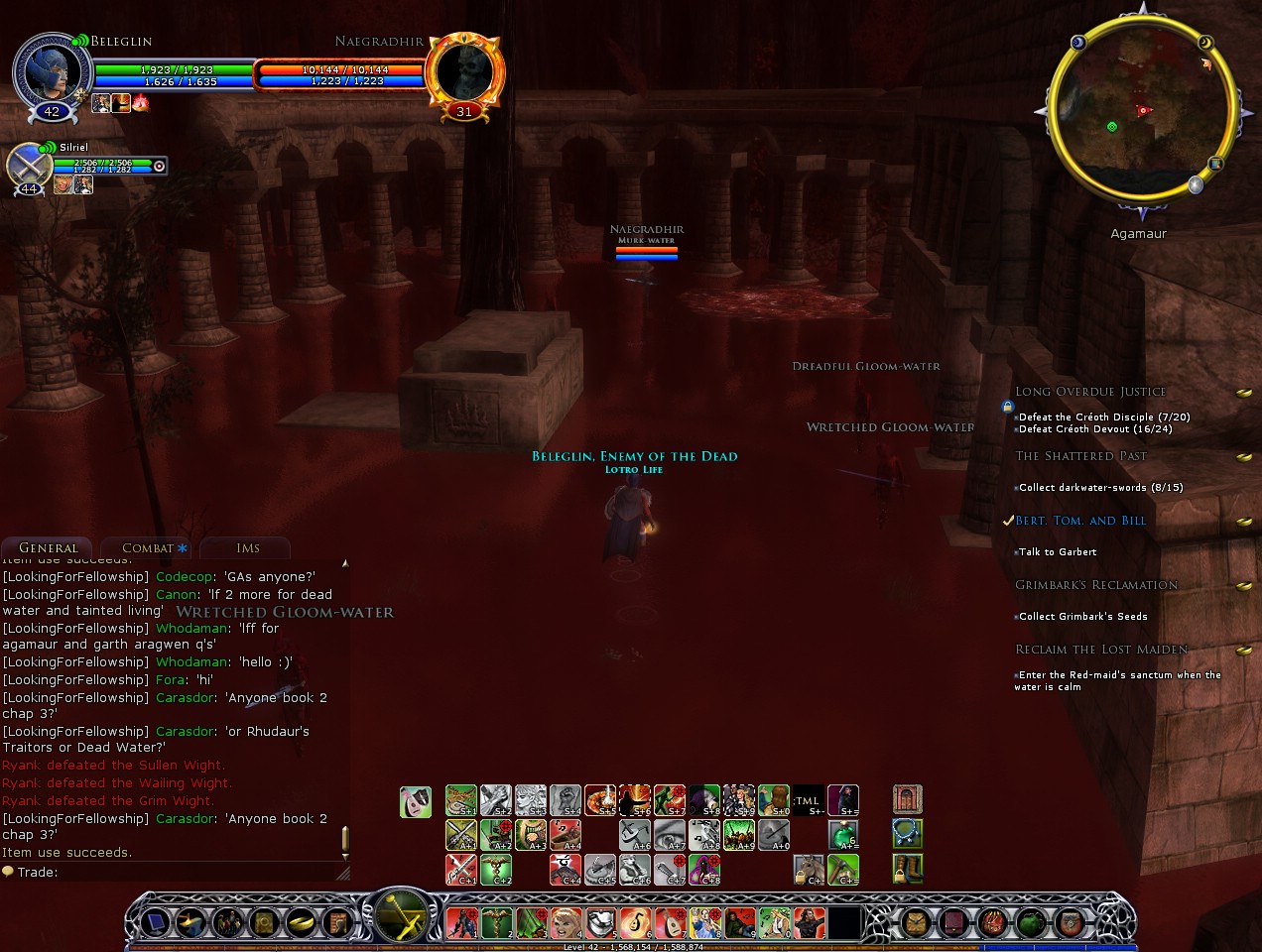Open The Shattered Past quest entry
This screenshot has width=1262, height=952.
(x=1080, y=456)
